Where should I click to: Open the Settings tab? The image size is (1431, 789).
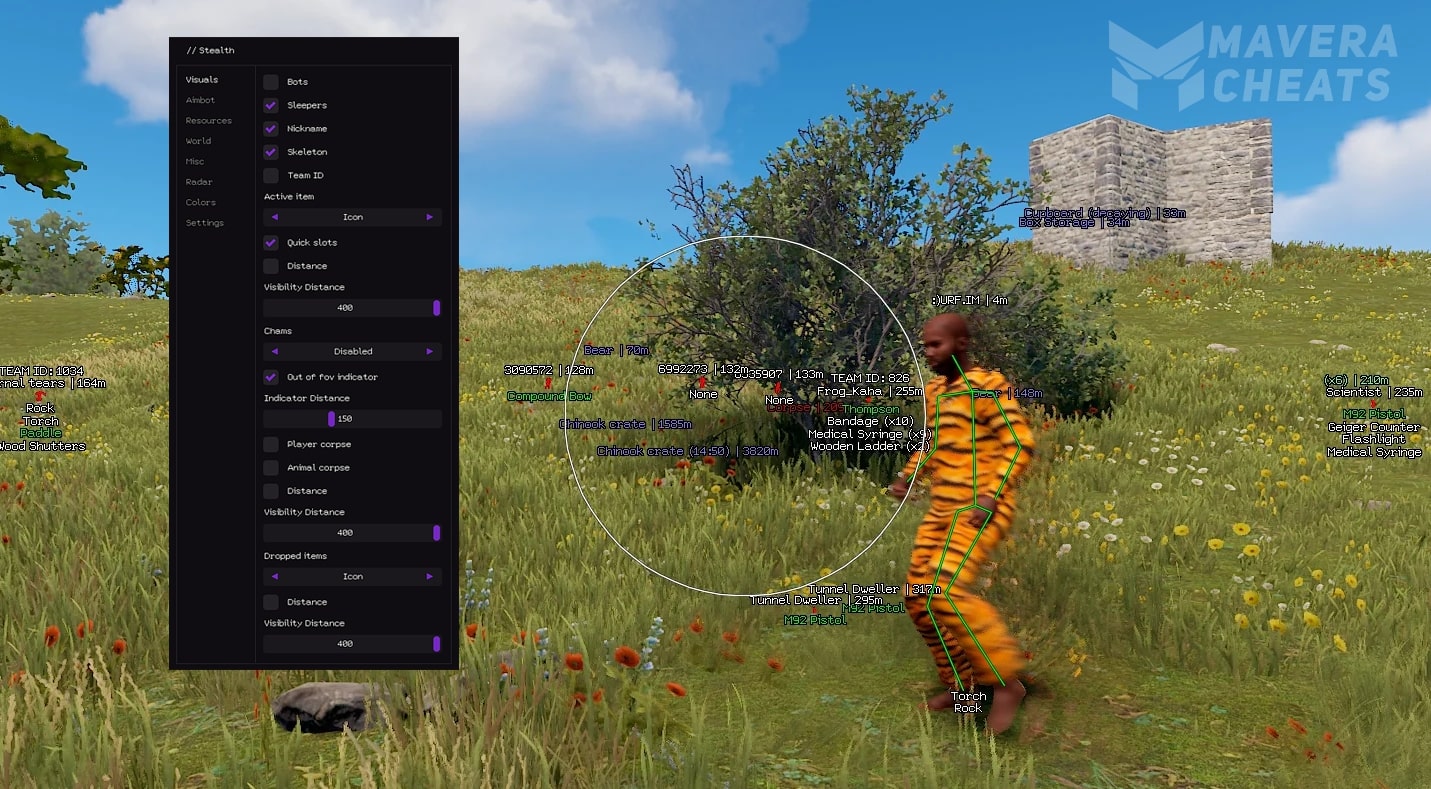[x=204, y=223]
